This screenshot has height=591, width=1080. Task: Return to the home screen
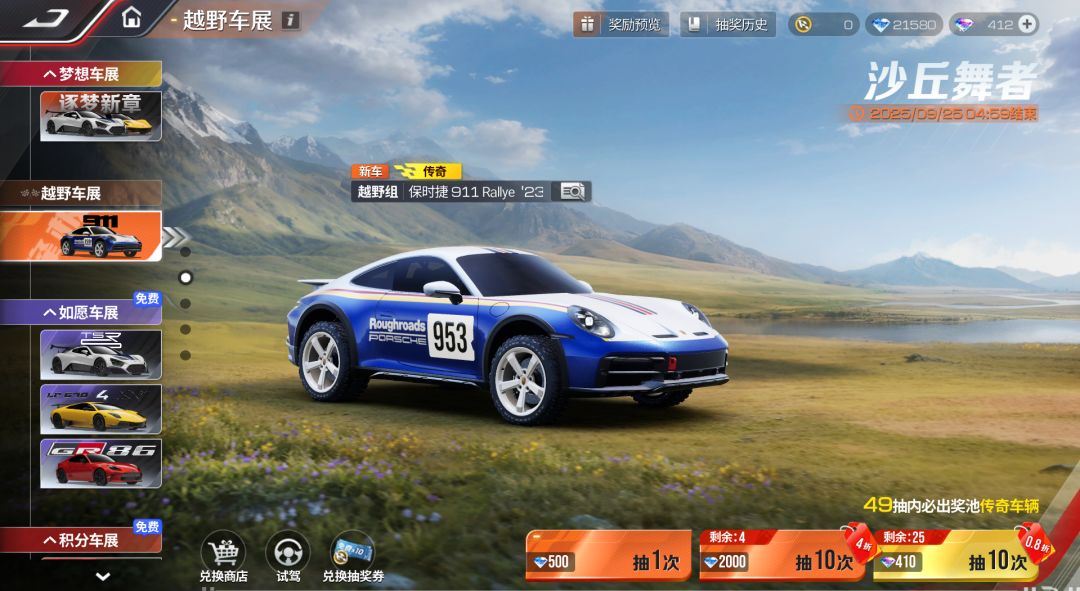pyautogui.click(x=131, y=18)
